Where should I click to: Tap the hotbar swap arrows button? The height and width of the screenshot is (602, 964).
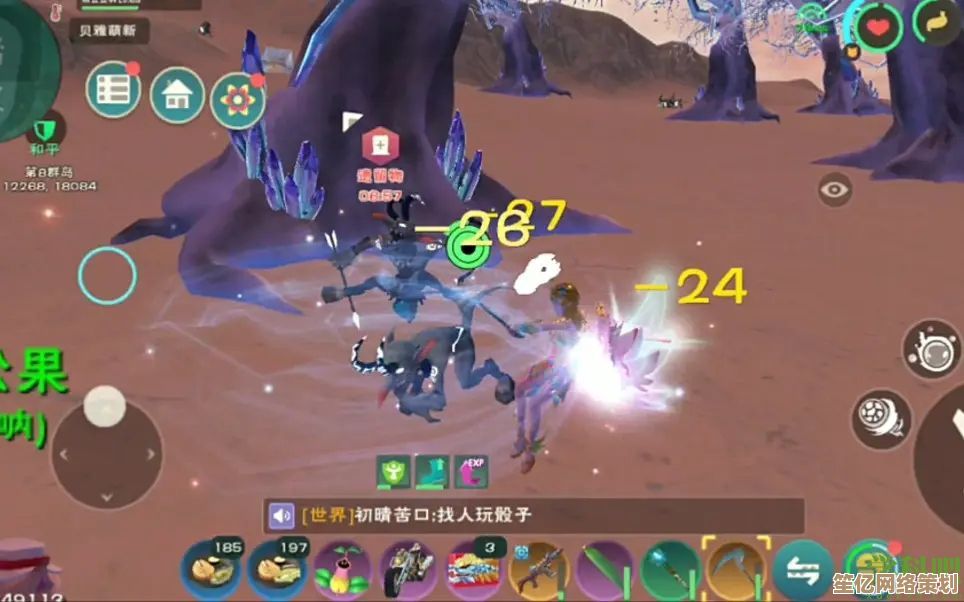coord(802,571)
